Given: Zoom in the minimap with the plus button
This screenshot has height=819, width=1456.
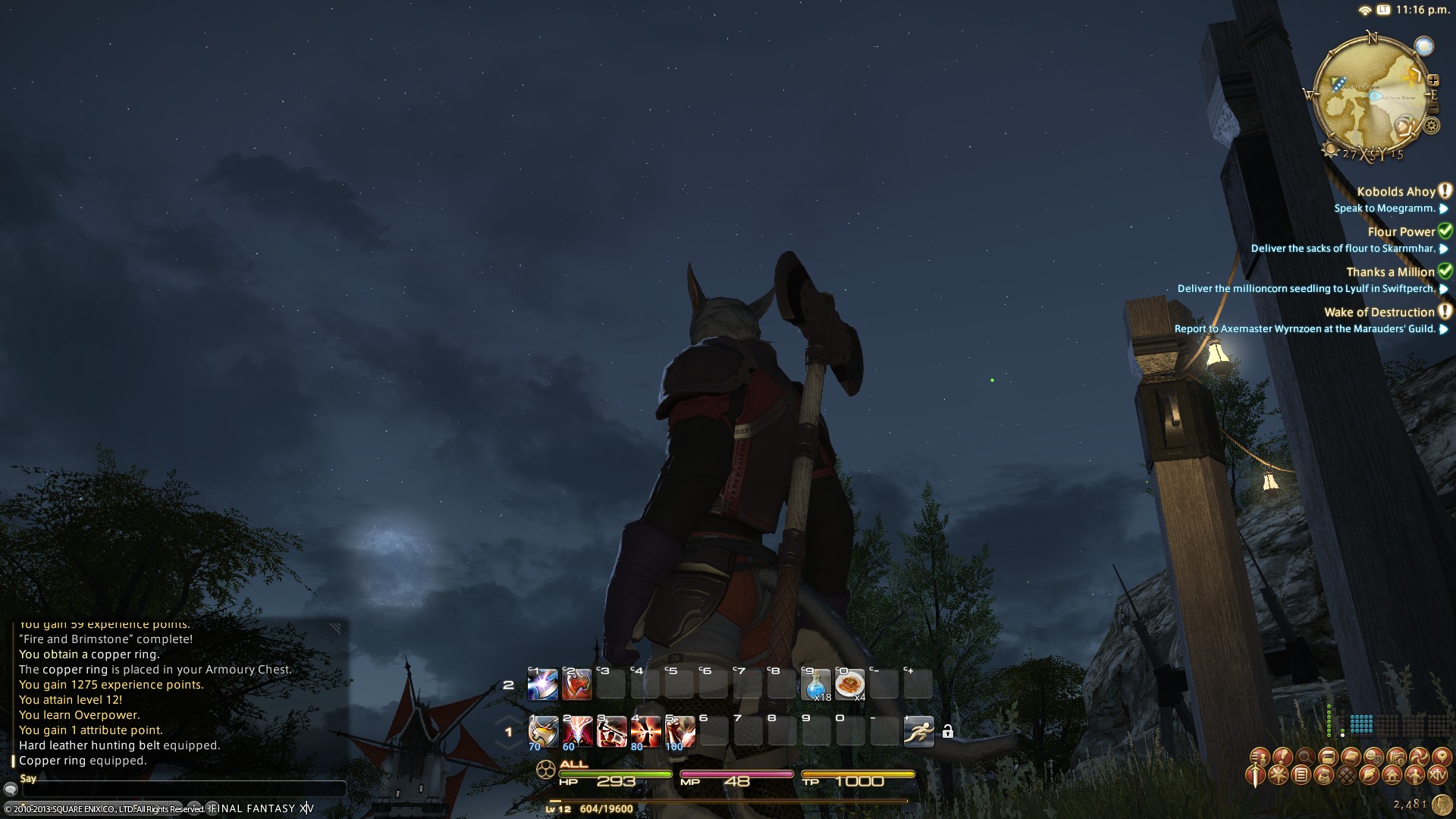Looking at the screenshot, I should coord(1432,80).
